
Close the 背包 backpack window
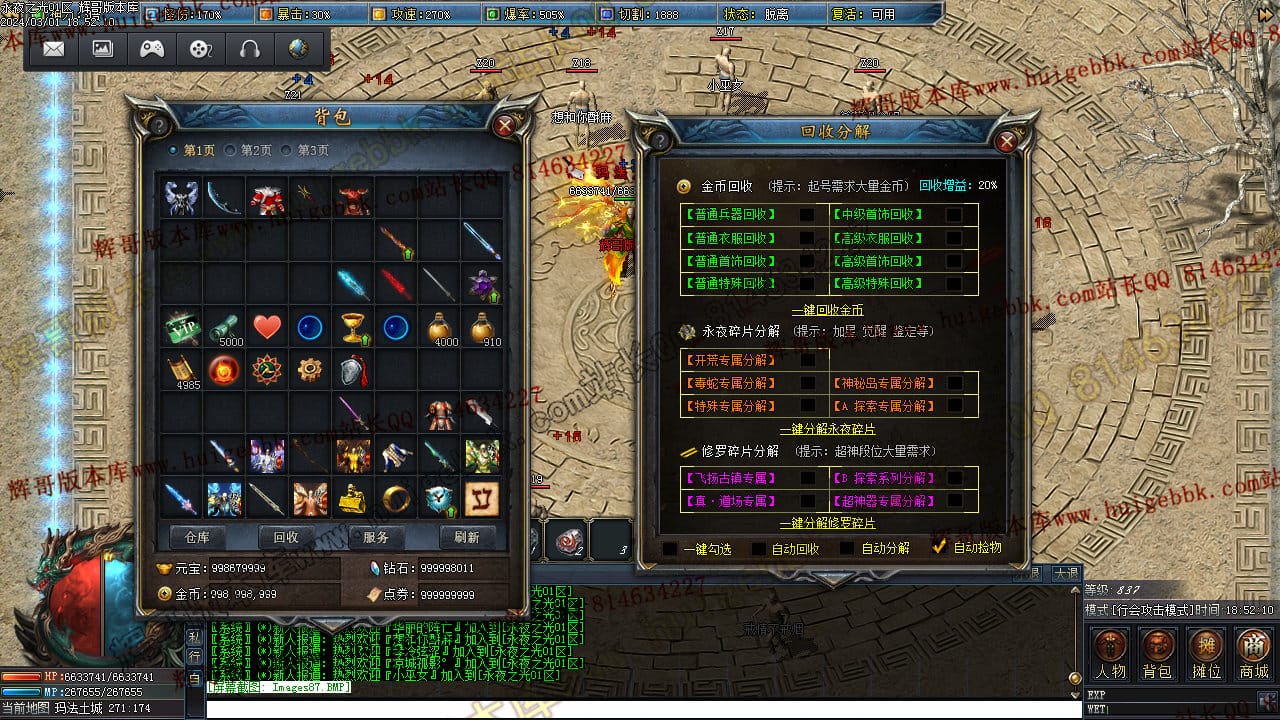(505, 126)
